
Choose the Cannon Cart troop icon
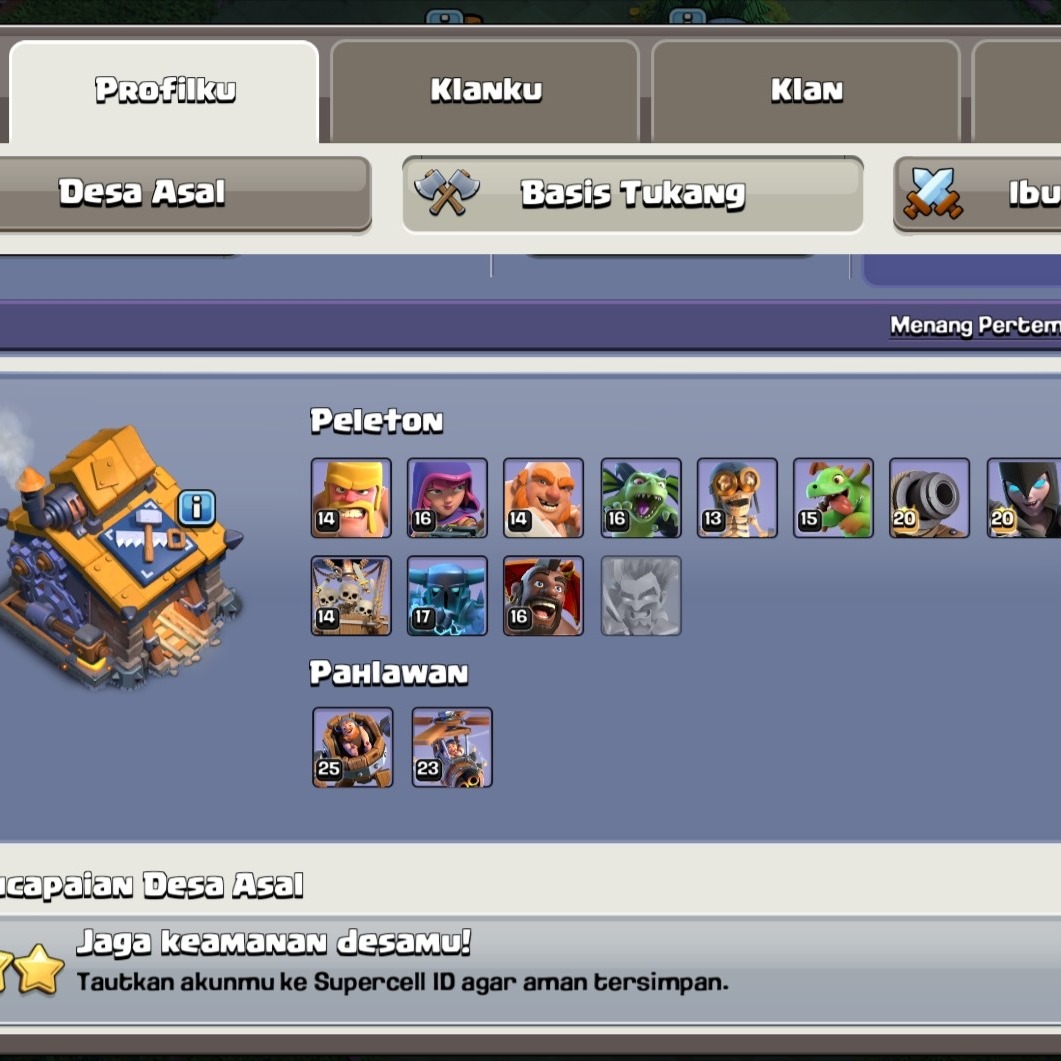click(x=929, y=498)
